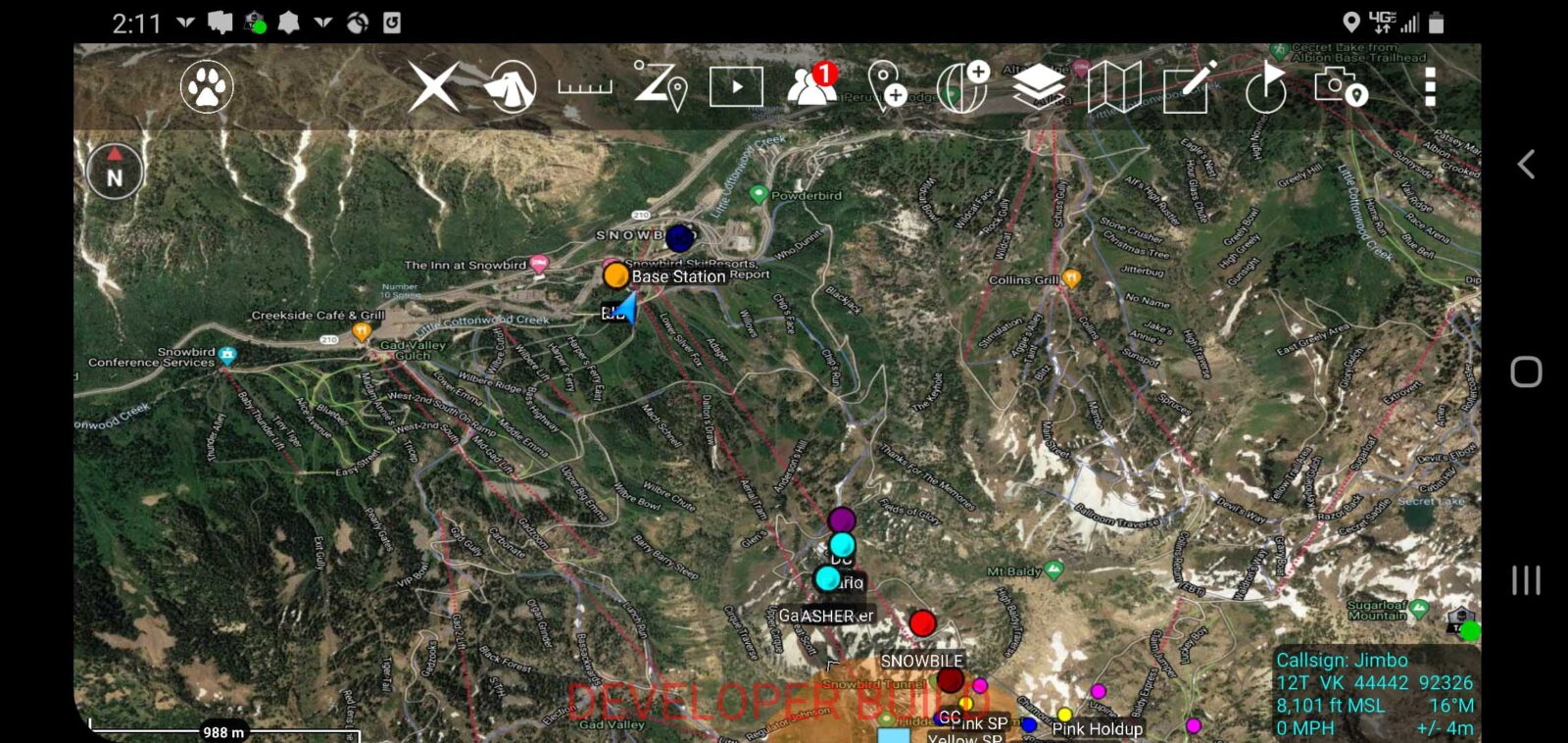Open the three-dot overflow menu

[1429, 88]
